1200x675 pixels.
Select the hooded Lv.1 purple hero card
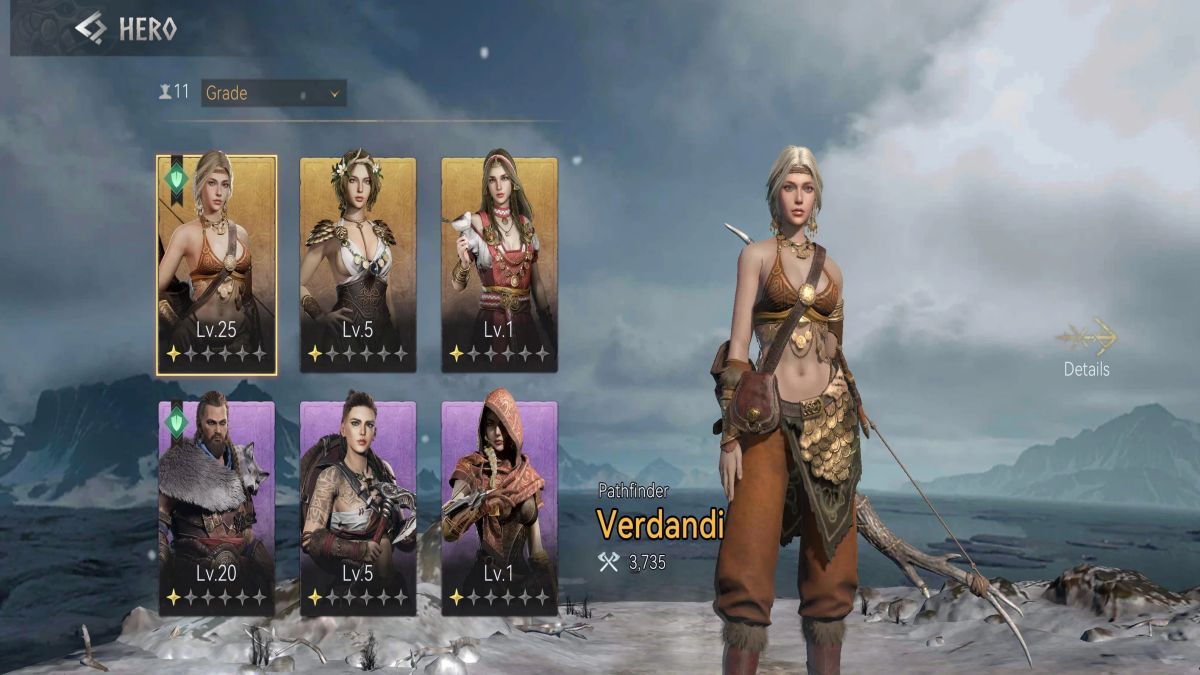point(499,508)
